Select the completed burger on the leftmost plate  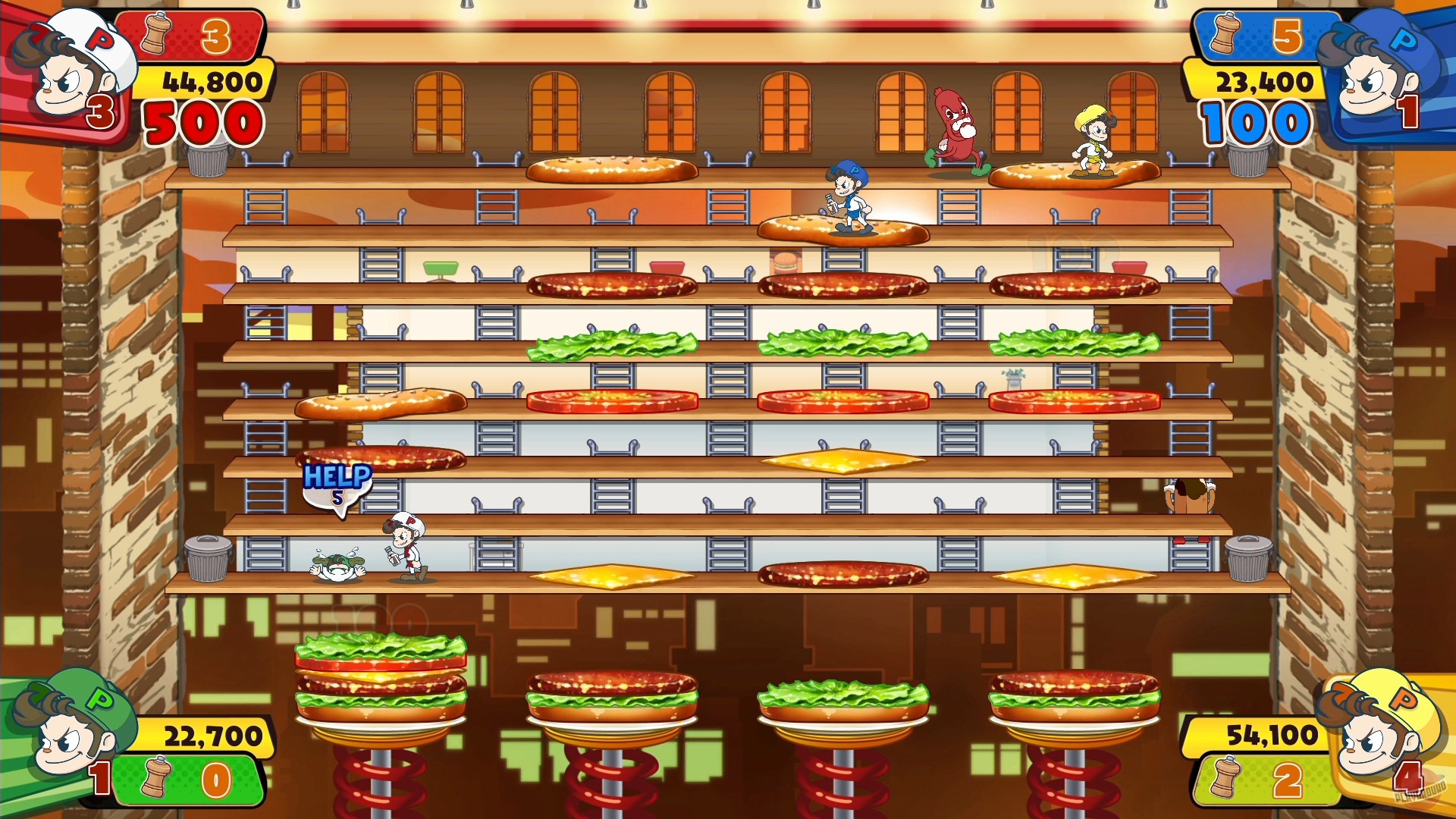point(379,682)
